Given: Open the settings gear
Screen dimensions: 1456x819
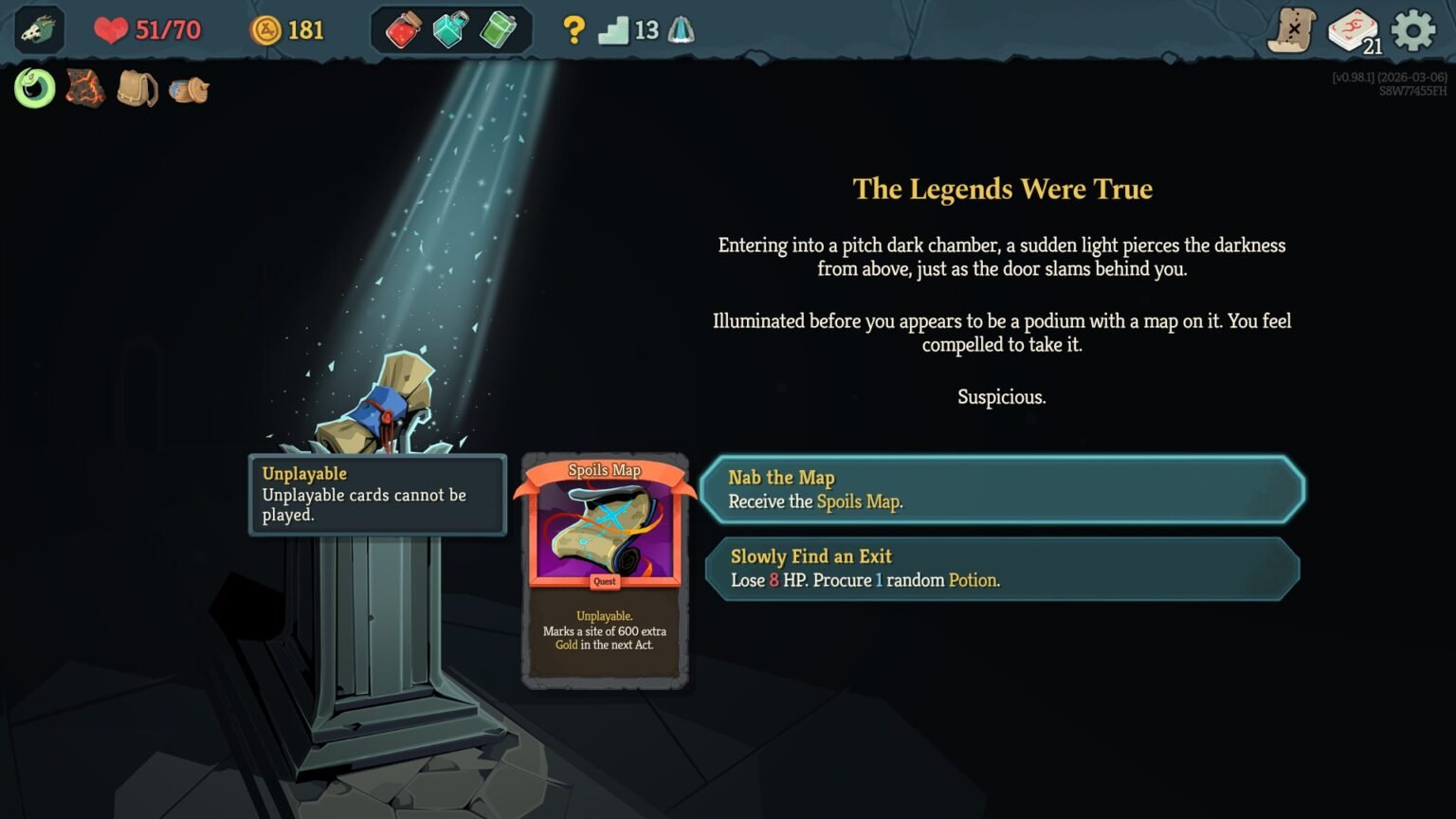Looking at the screenshot, I should tap(1413, 29).
